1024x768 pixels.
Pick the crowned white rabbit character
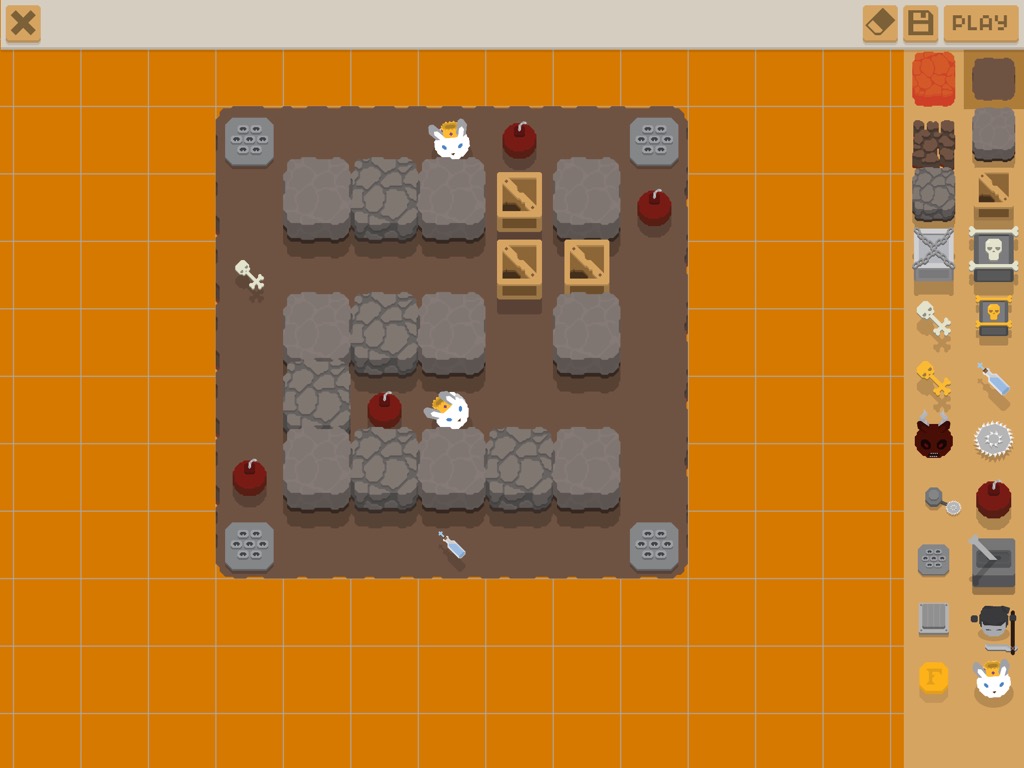(x=993, y=680)
